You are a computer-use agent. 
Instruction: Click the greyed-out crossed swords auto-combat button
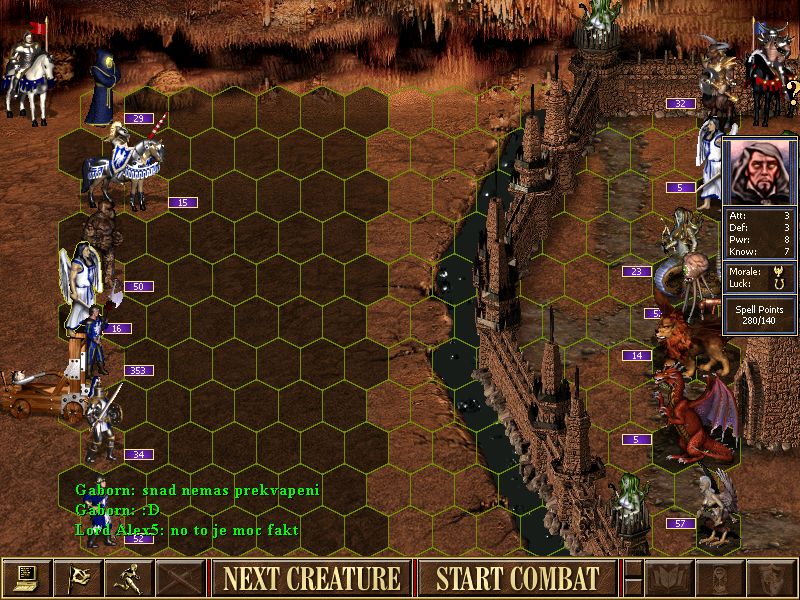click(x=181, y=578)
